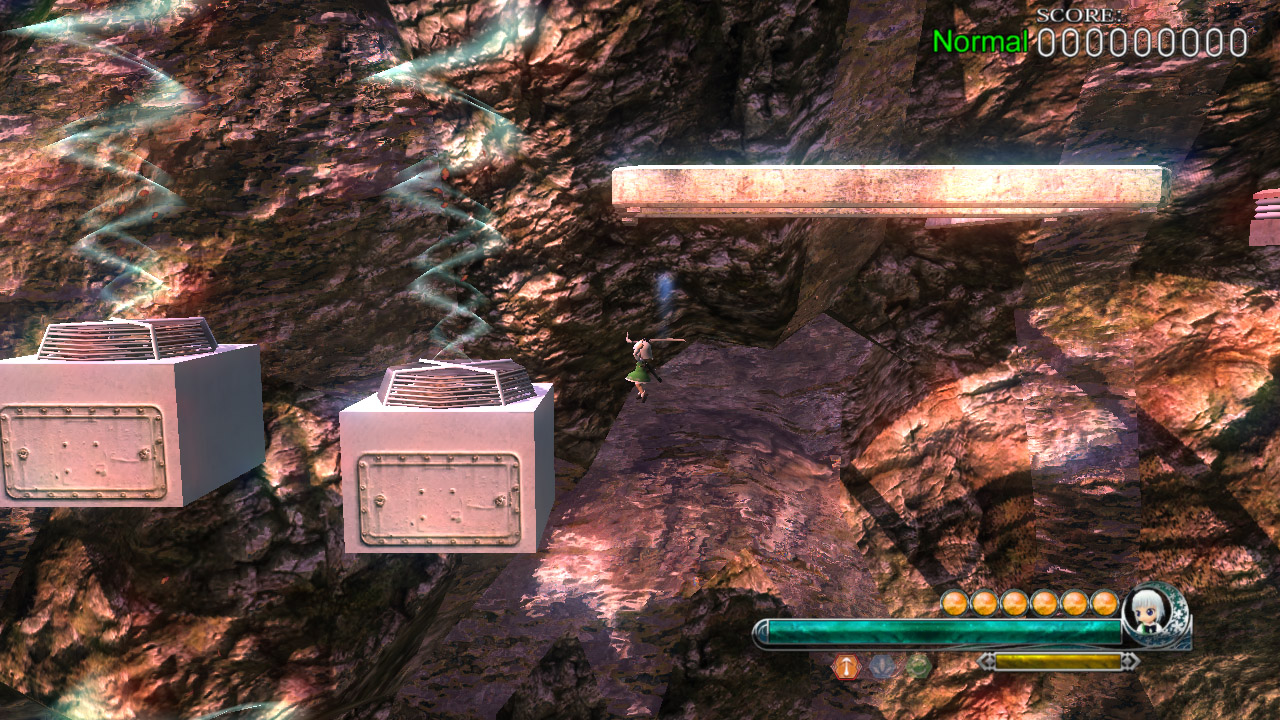1280x720 pixels.
Task: Click the first orange spell orb
Action: click(953, 601)
